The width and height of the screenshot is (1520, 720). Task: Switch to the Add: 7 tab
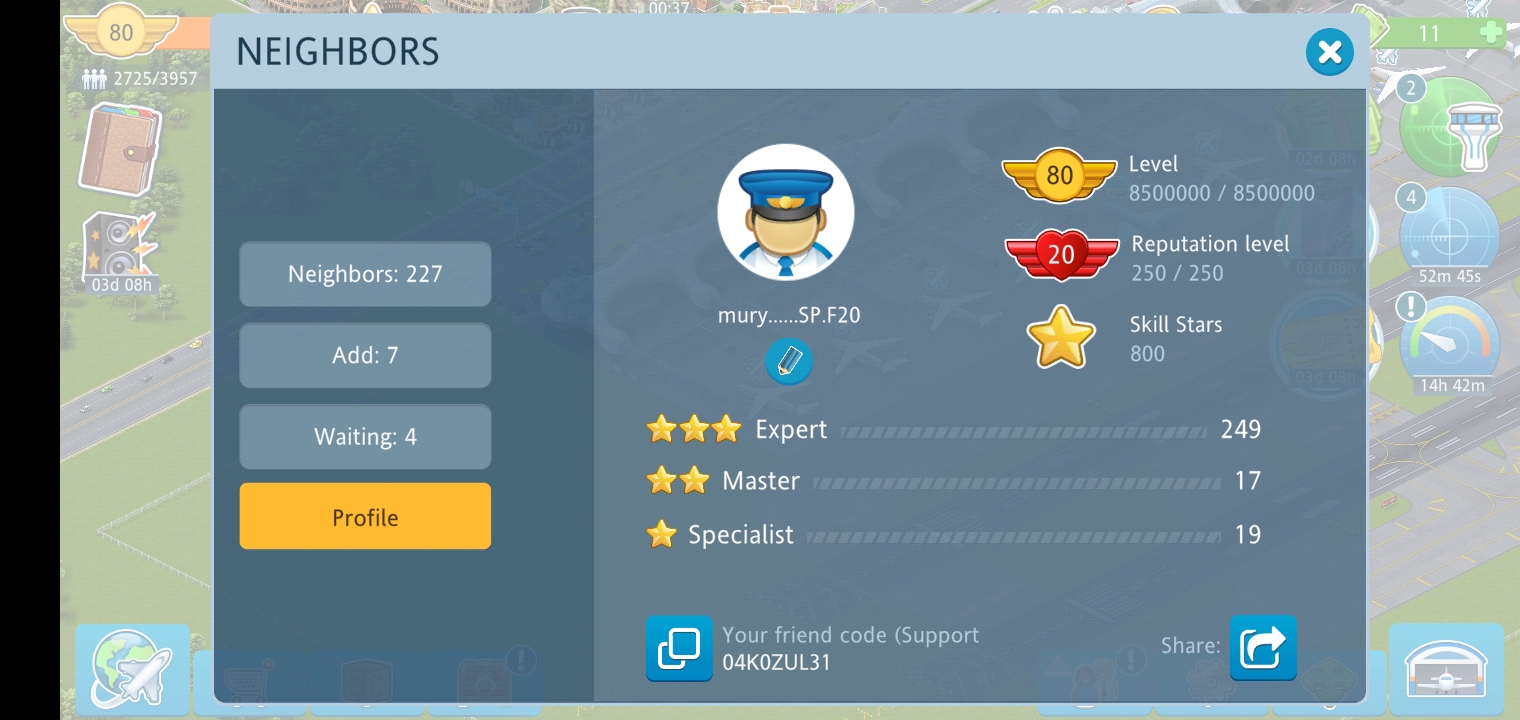365,355
